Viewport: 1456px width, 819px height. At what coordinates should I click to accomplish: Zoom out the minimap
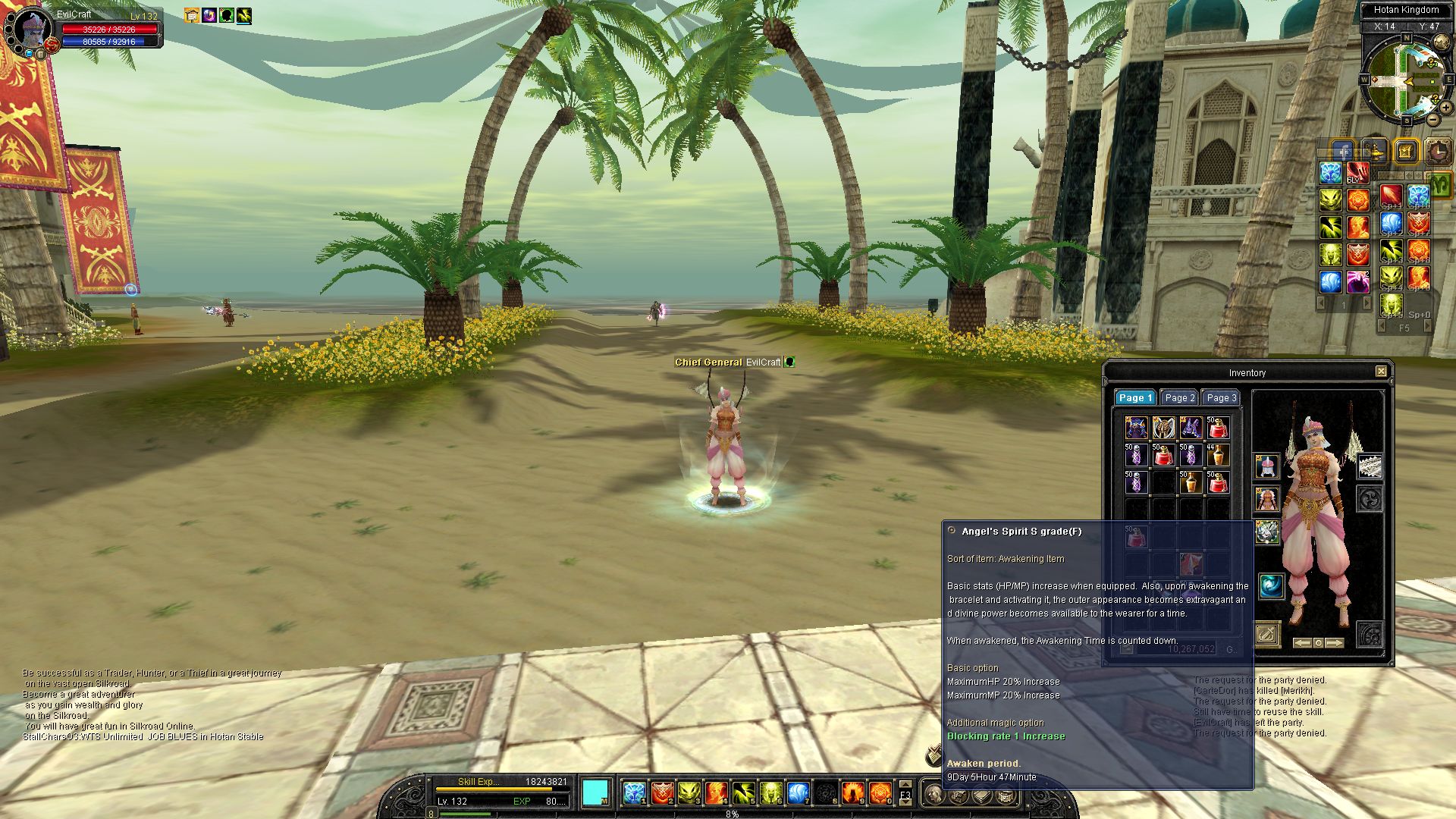tap(1432, 119)
